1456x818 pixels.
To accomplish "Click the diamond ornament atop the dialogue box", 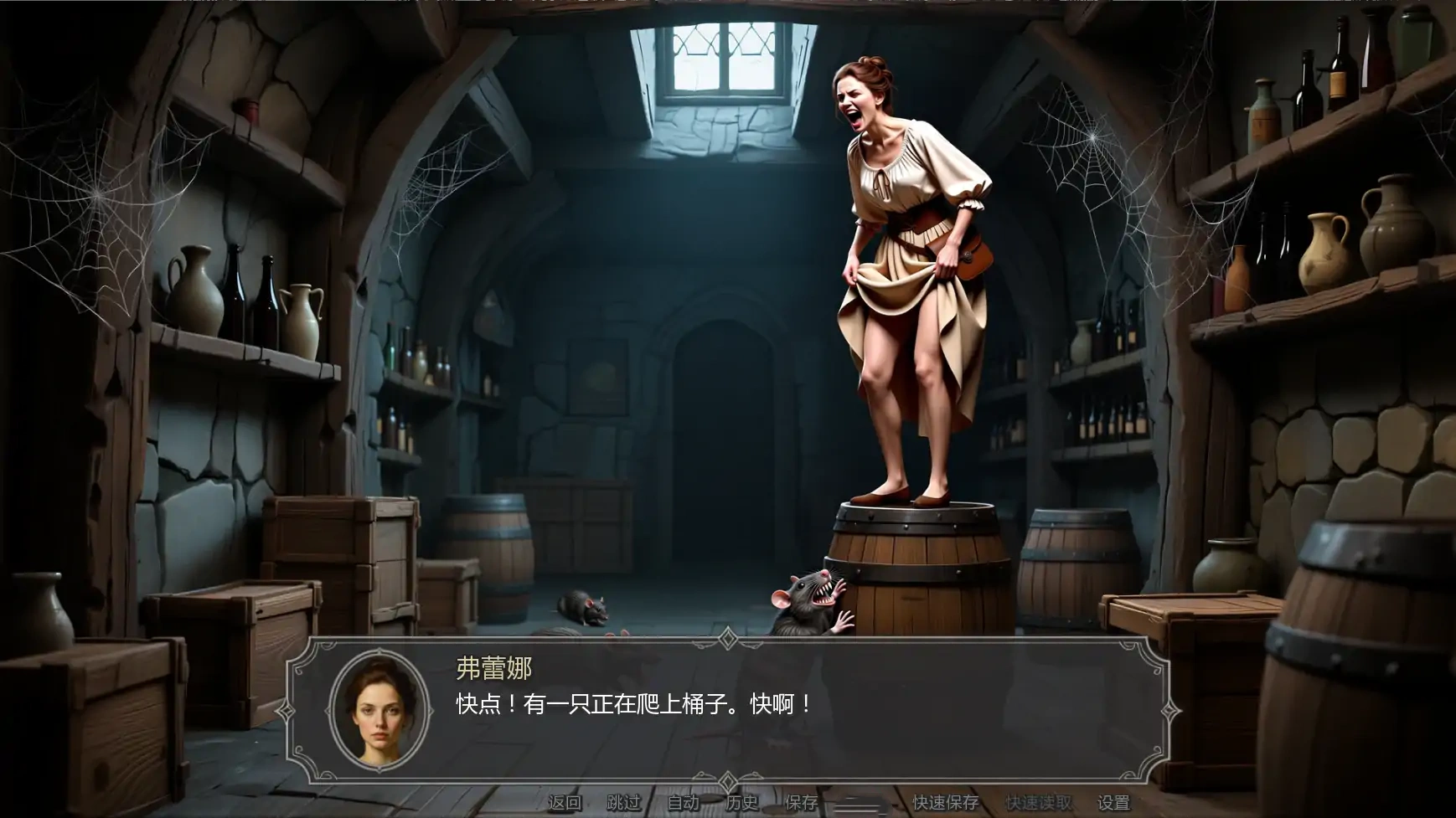I will [728, 638].
